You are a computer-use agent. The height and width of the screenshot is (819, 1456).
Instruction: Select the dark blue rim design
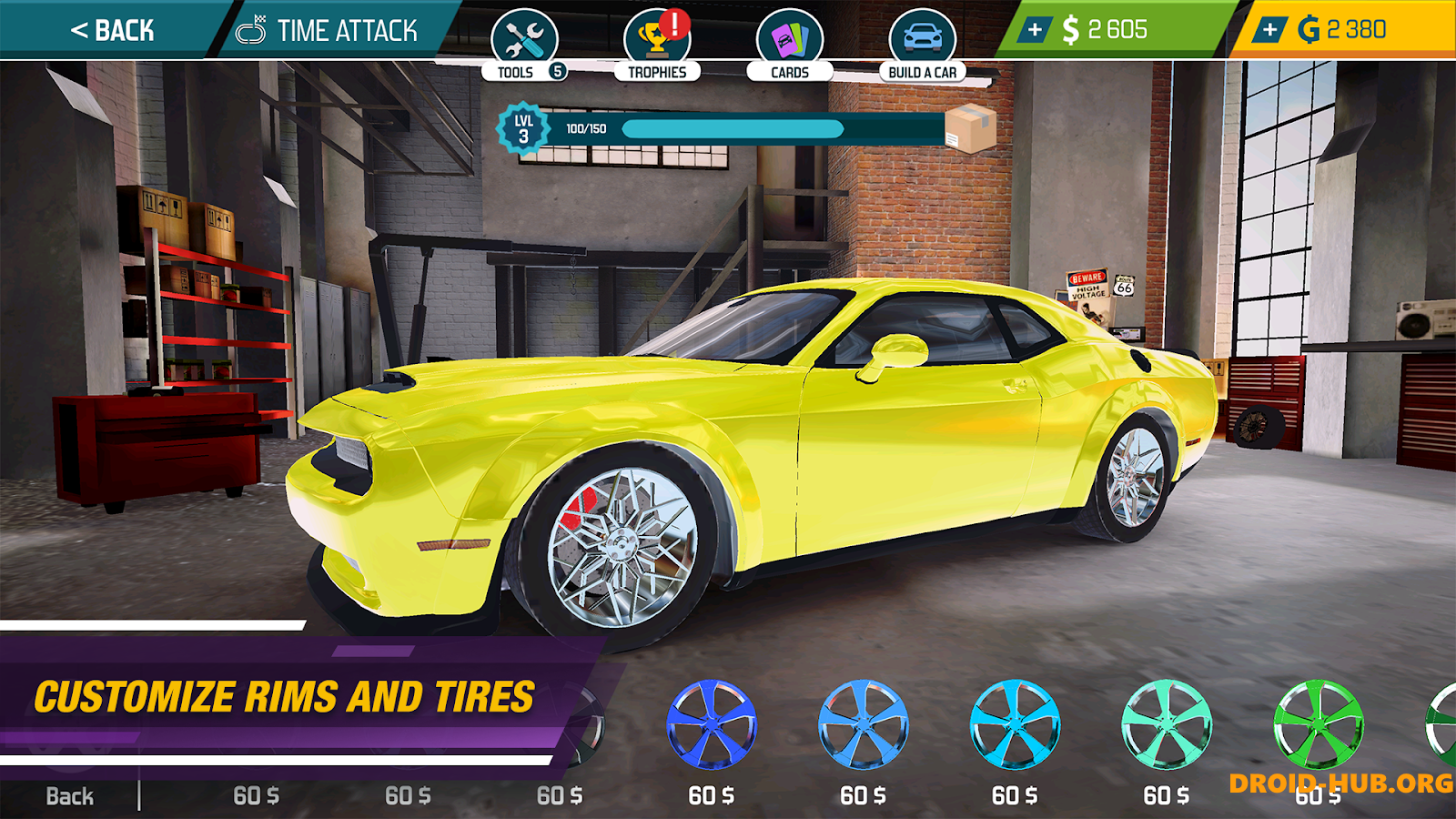tap(713, 723)
